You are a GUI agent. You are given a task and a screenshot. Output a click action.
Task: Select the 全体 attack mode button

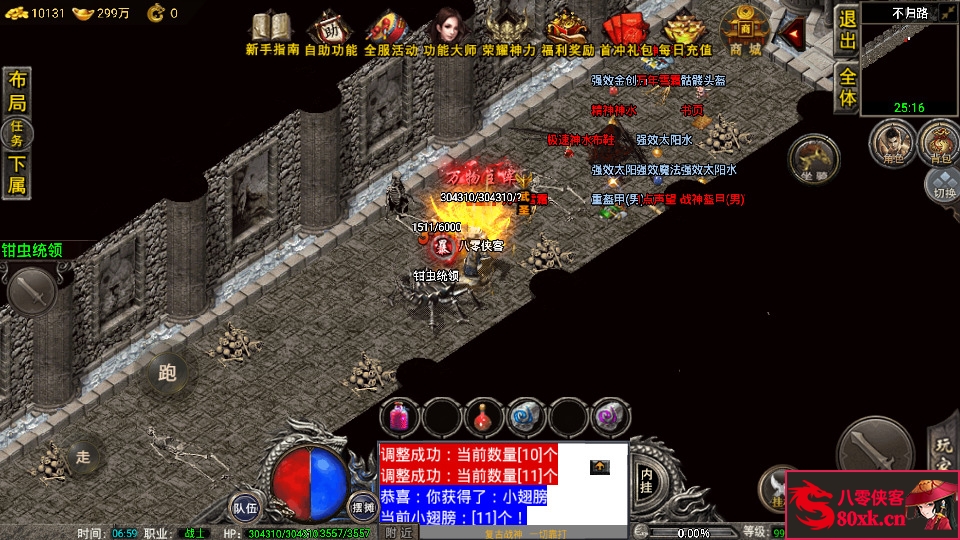pos(847,88)
